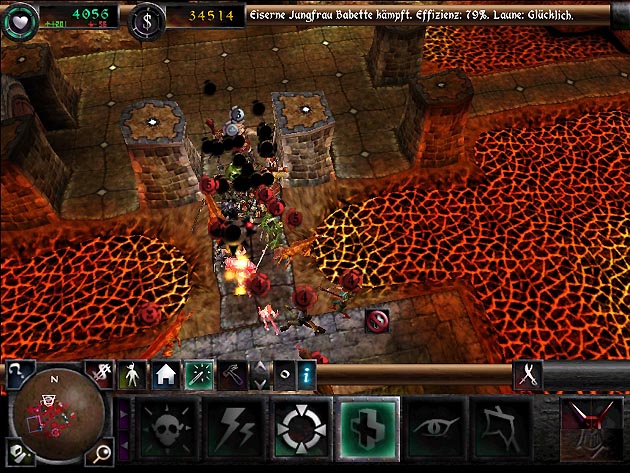This screenshot has height=473, width=630.
Task: Click the crossed tools button on right
Action: click(526, 374)
